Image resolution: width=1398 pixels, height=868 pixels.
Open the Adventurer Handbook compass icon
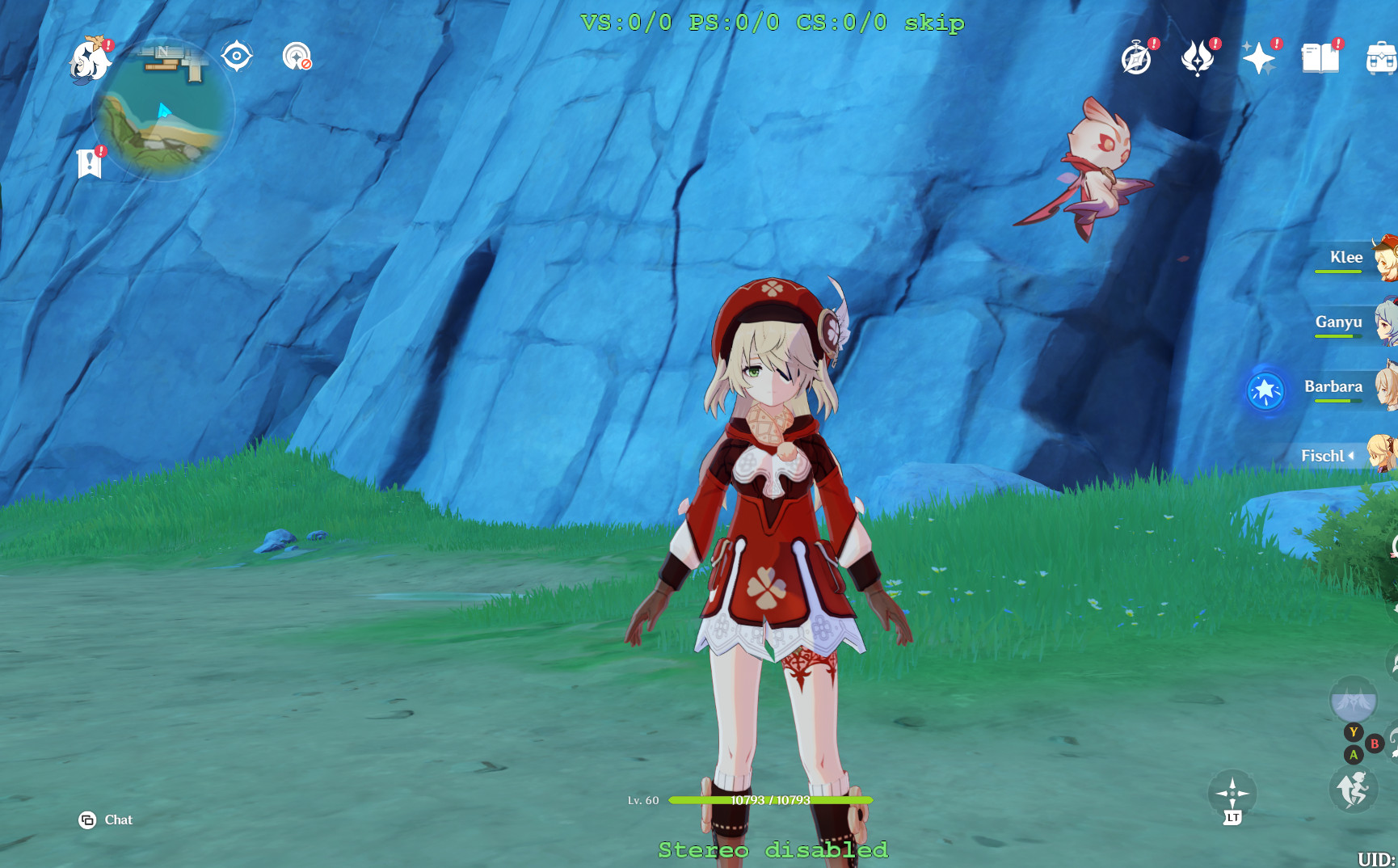point(1137,57)
